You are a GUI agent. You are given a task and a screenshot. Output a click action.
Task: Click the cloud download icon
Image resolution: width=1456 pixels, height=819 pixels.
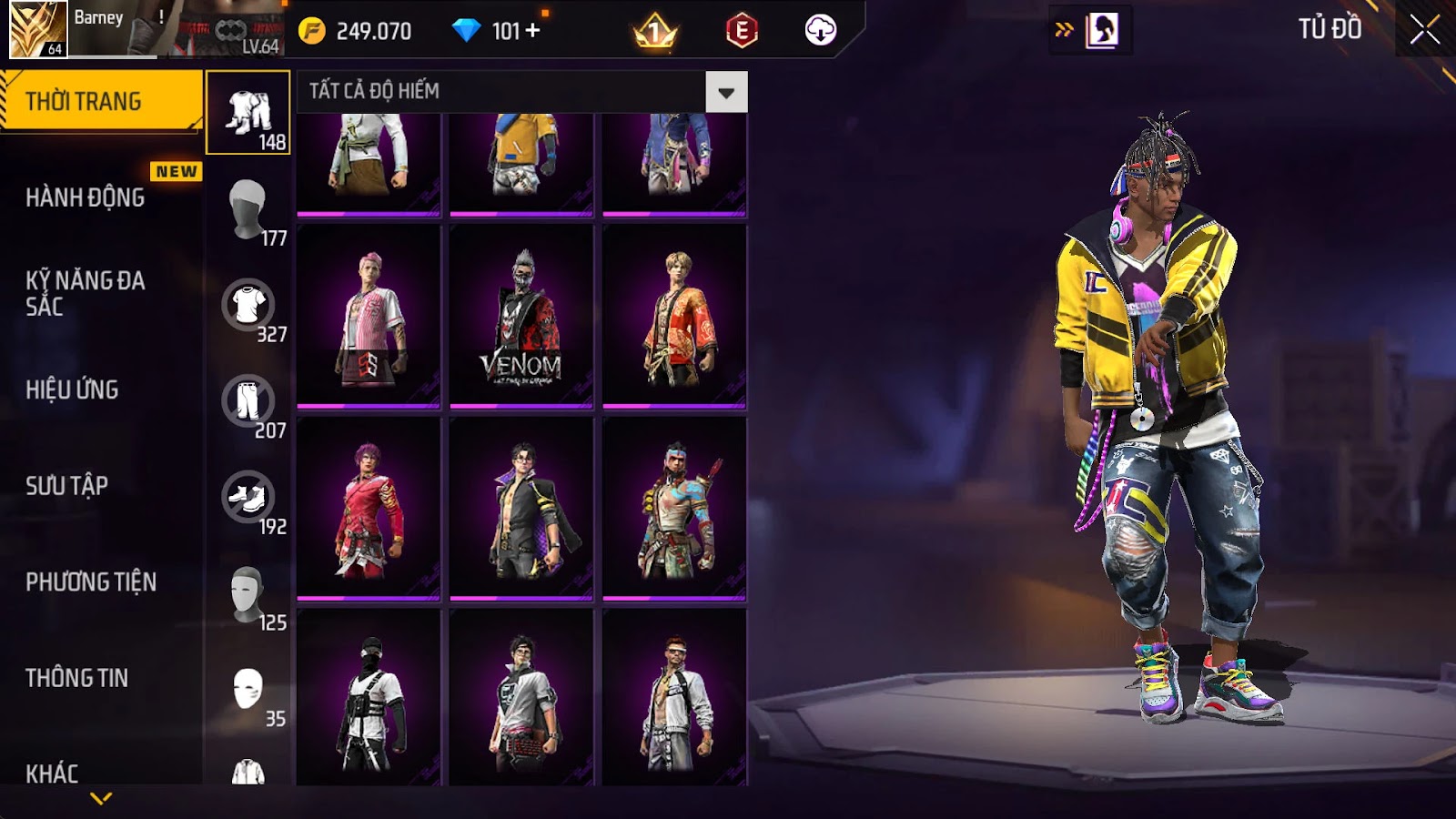click(x=821, y=31)
